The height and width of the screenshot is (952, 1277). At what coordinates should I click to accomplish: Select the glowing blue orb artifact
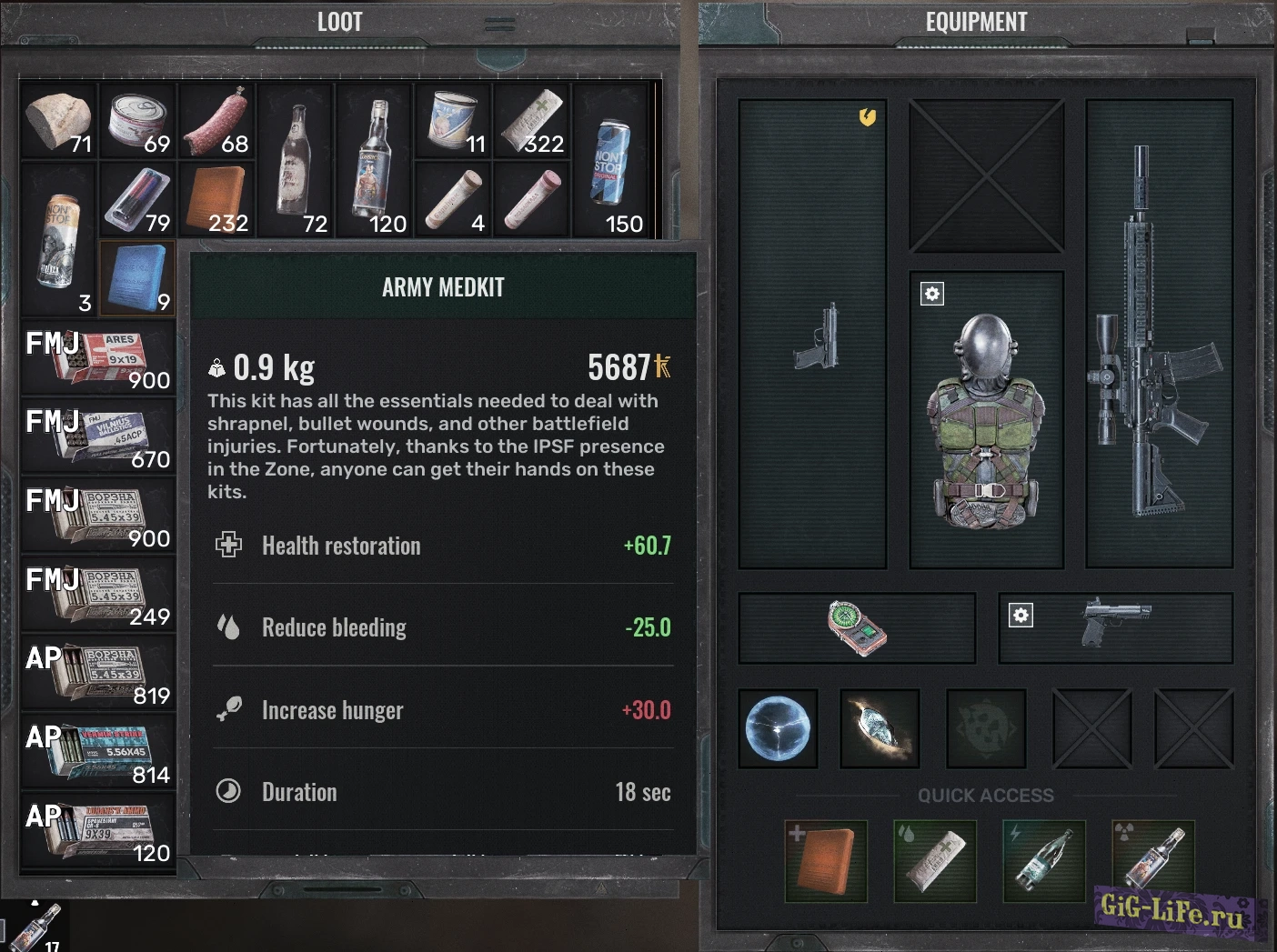tap(778, 728)
